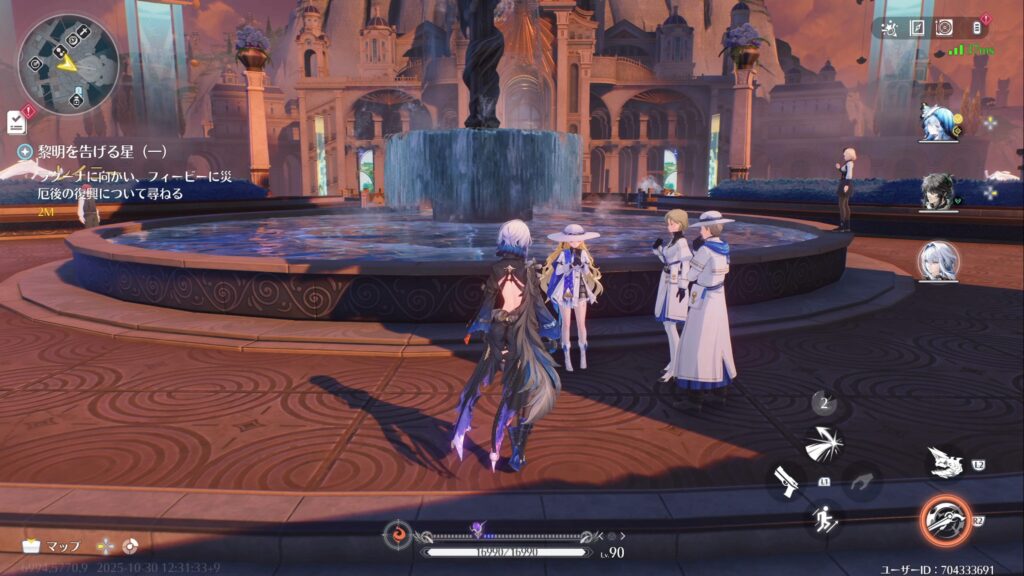
Task: Open the events target icon in the top bar
Action: 944,29
